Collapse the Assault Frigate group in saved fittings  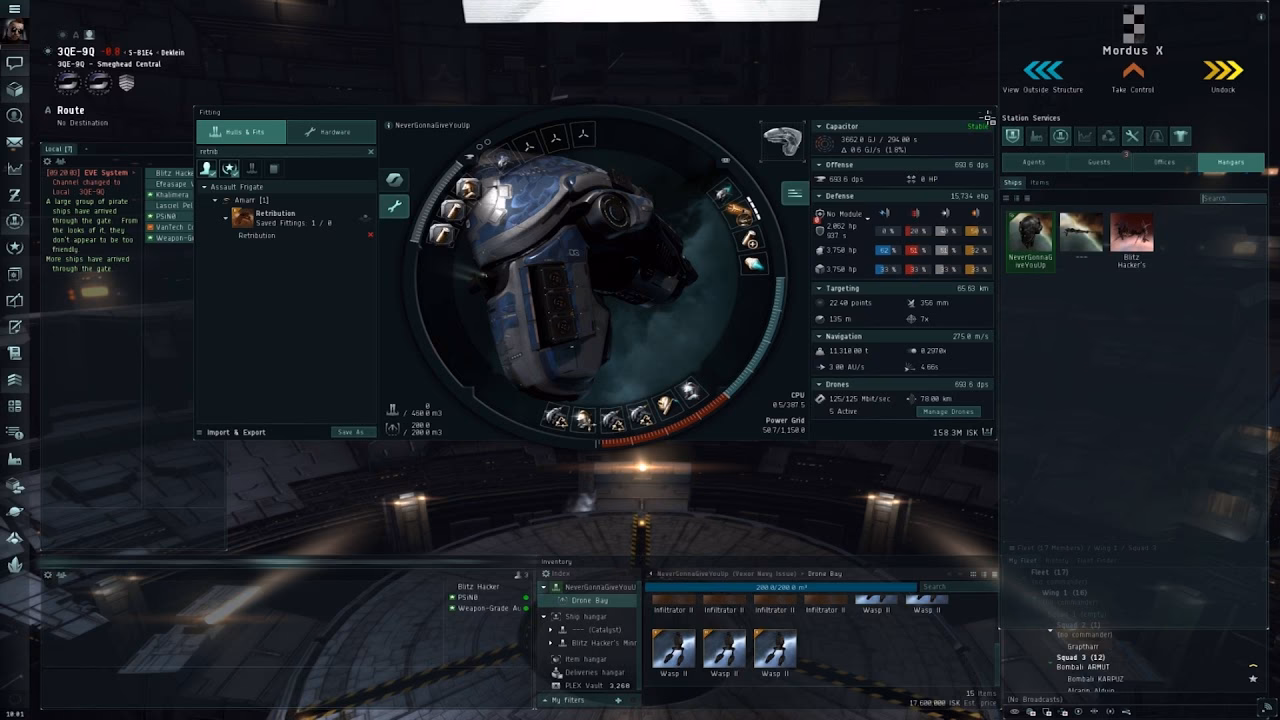point(204,187)
